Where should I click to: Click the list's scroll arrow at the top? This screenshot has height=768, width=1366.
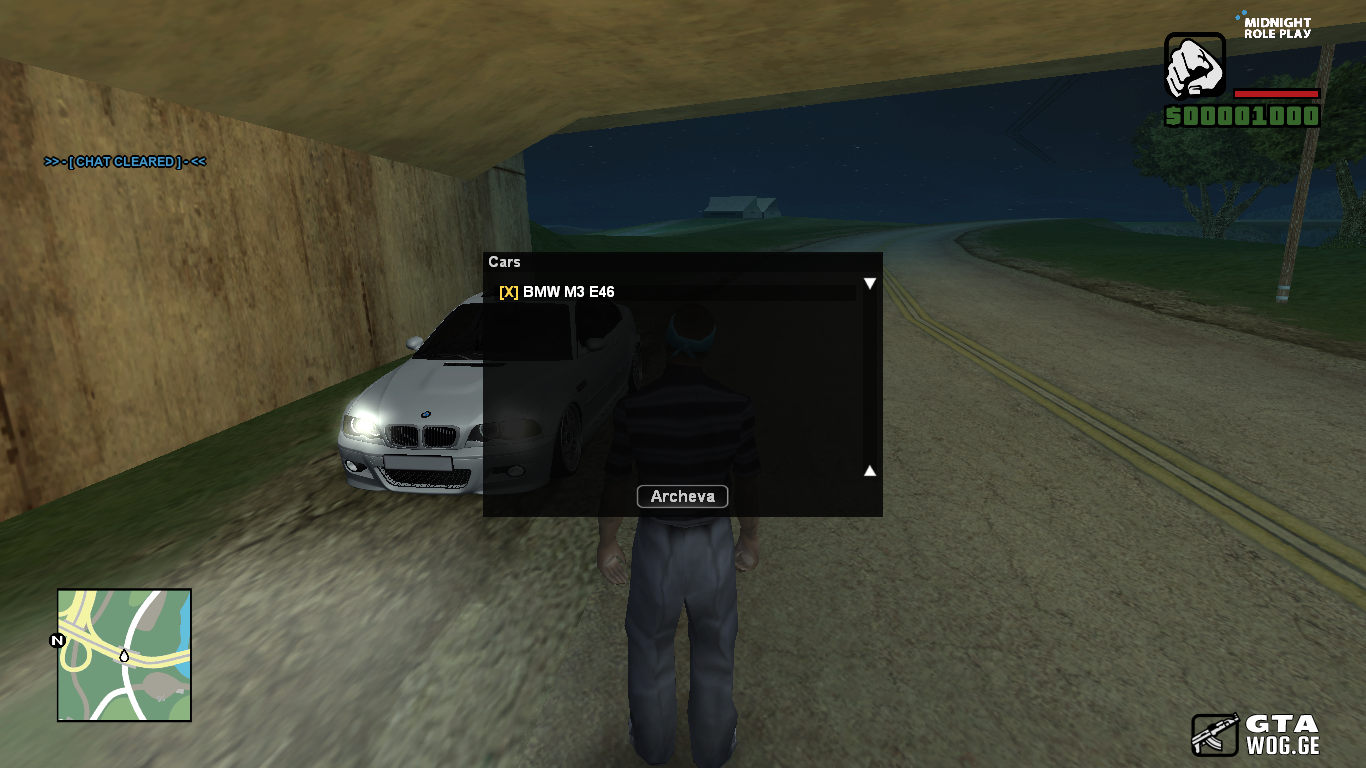pos(870,284)
